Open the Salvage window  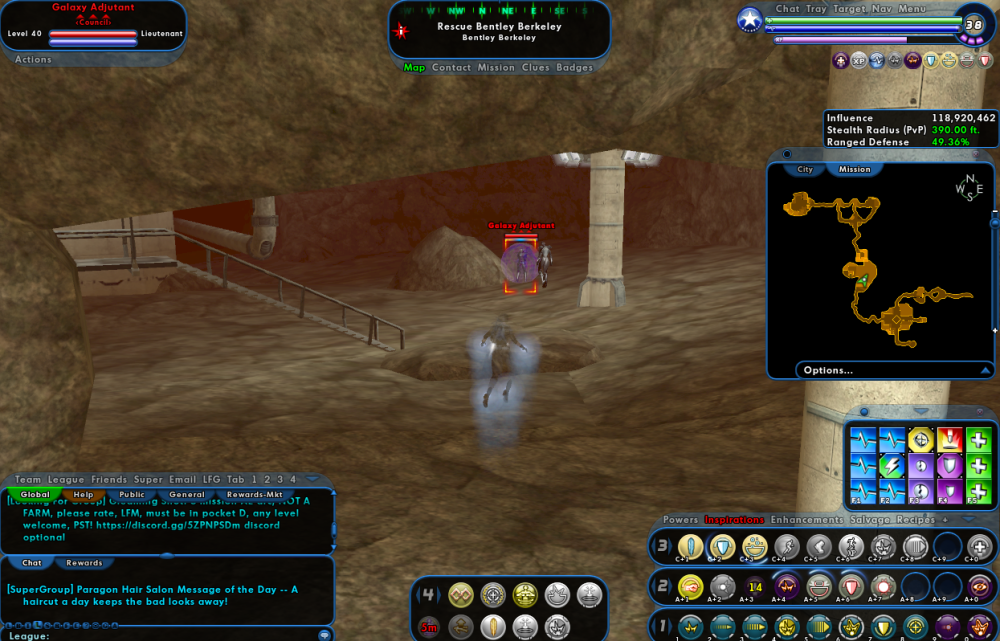[869, 520]
